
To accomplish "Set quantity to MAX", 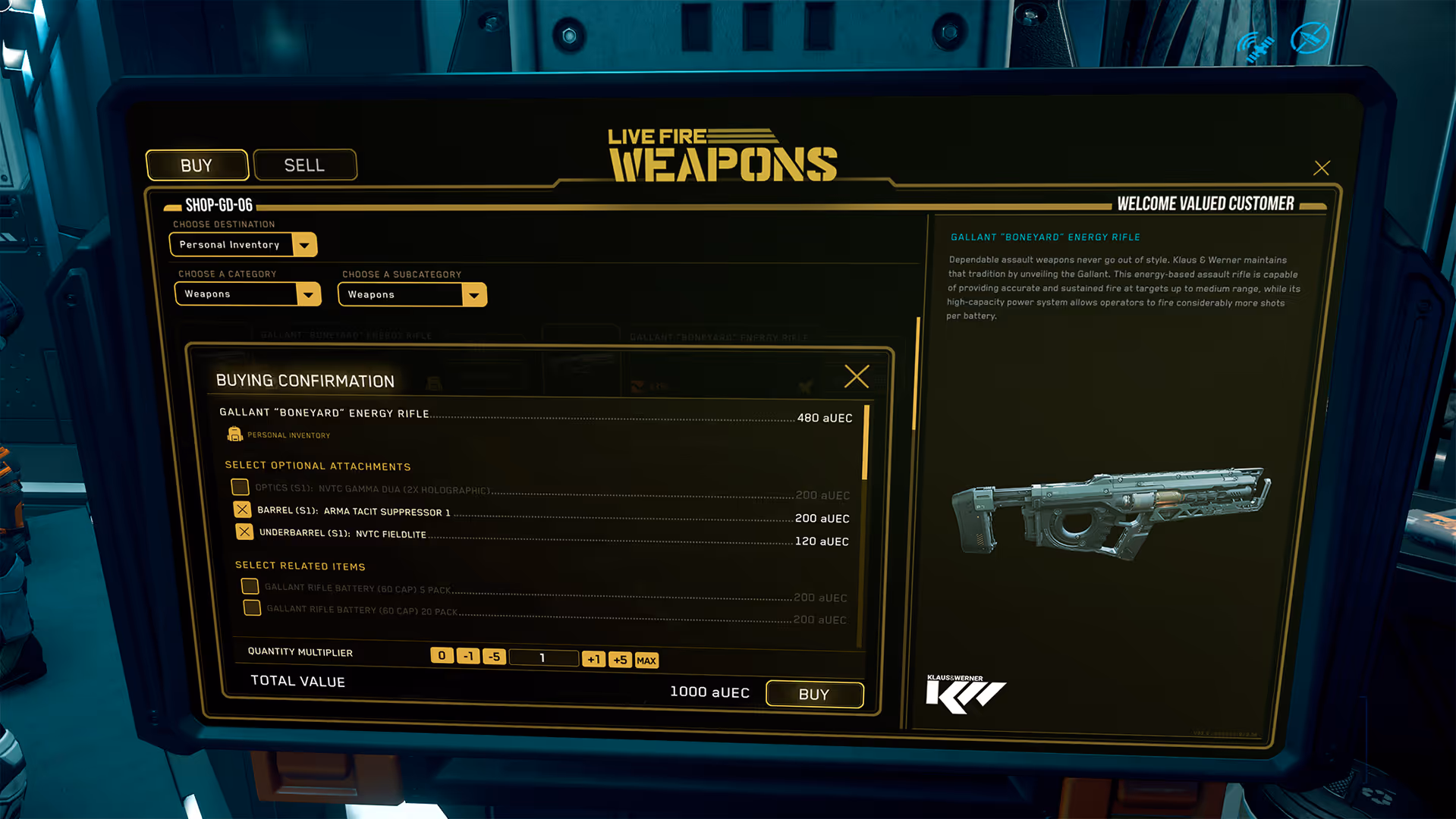I will coord(646,661).
